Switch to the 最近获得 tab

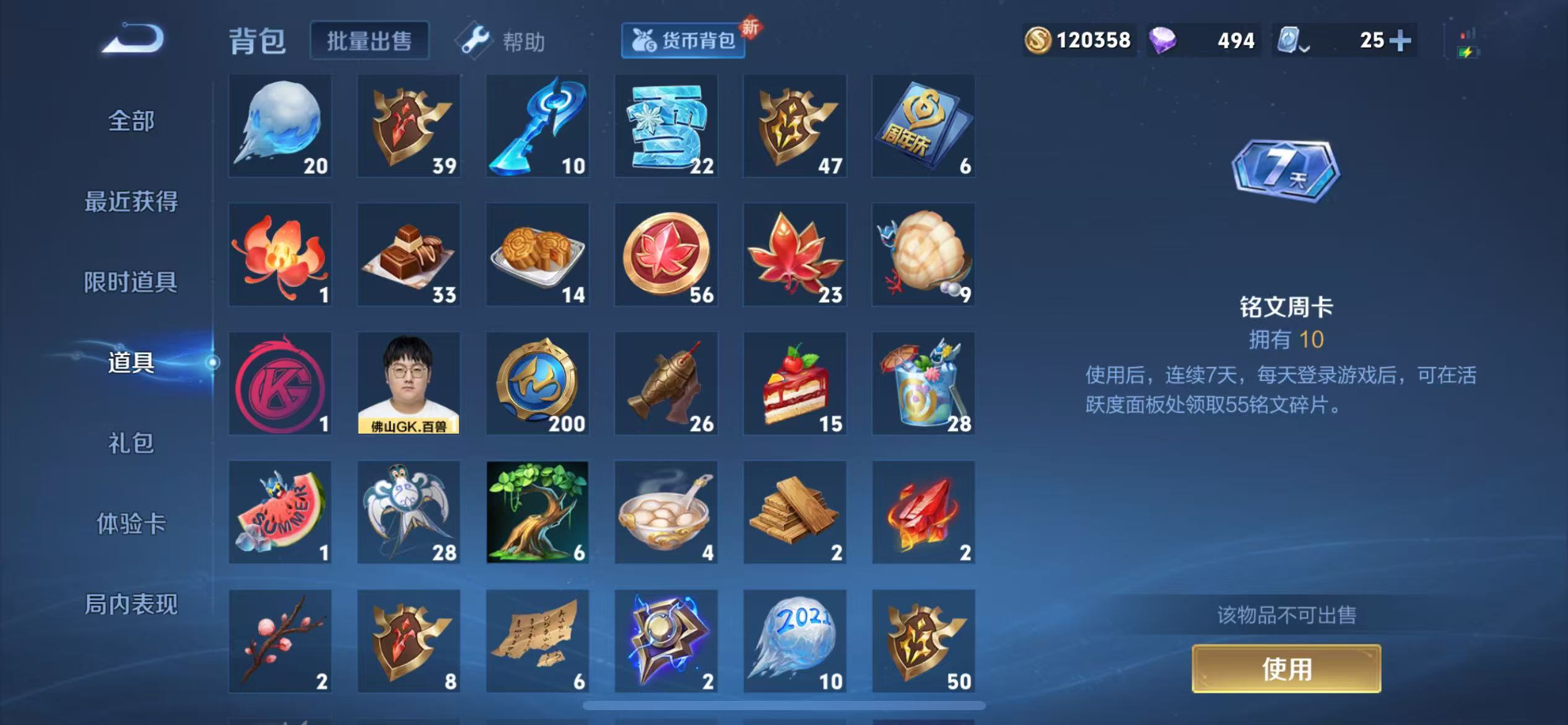(x=131, y=201)
